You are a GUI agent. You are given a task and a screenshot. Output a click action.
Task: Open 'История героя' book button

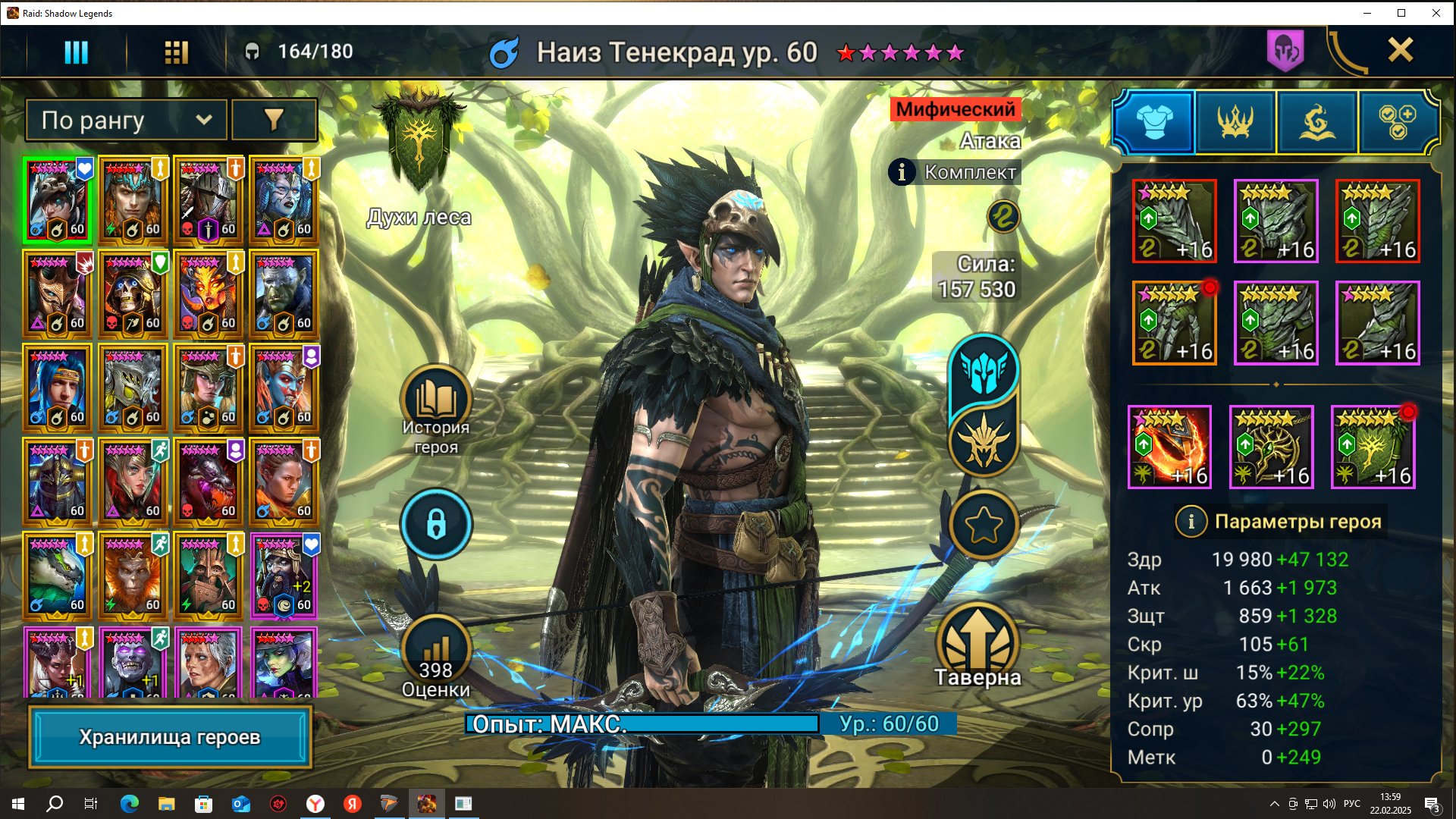tap(436, 402)
